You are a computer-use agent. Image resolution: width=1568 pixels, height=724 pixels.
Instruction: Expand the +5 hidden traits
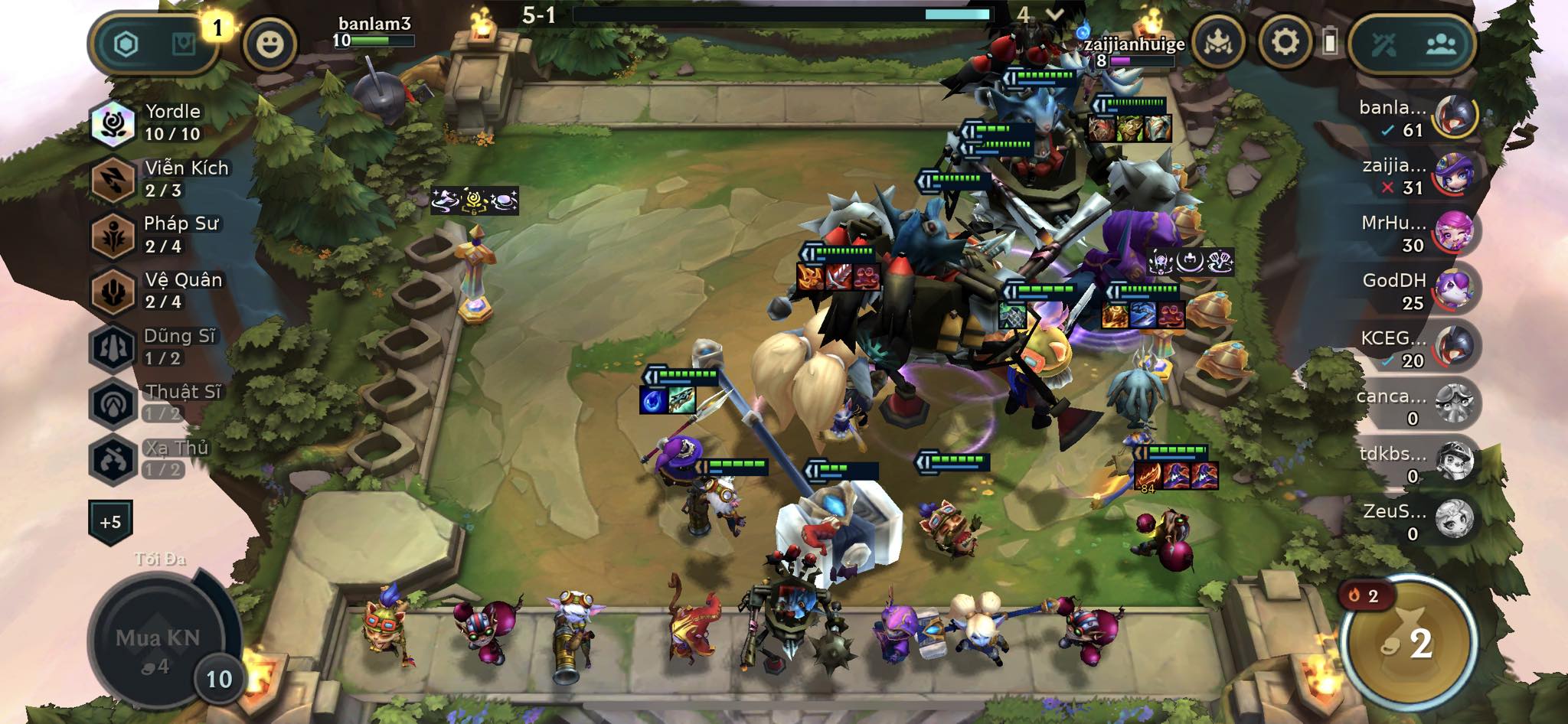[x=110, y=522]
